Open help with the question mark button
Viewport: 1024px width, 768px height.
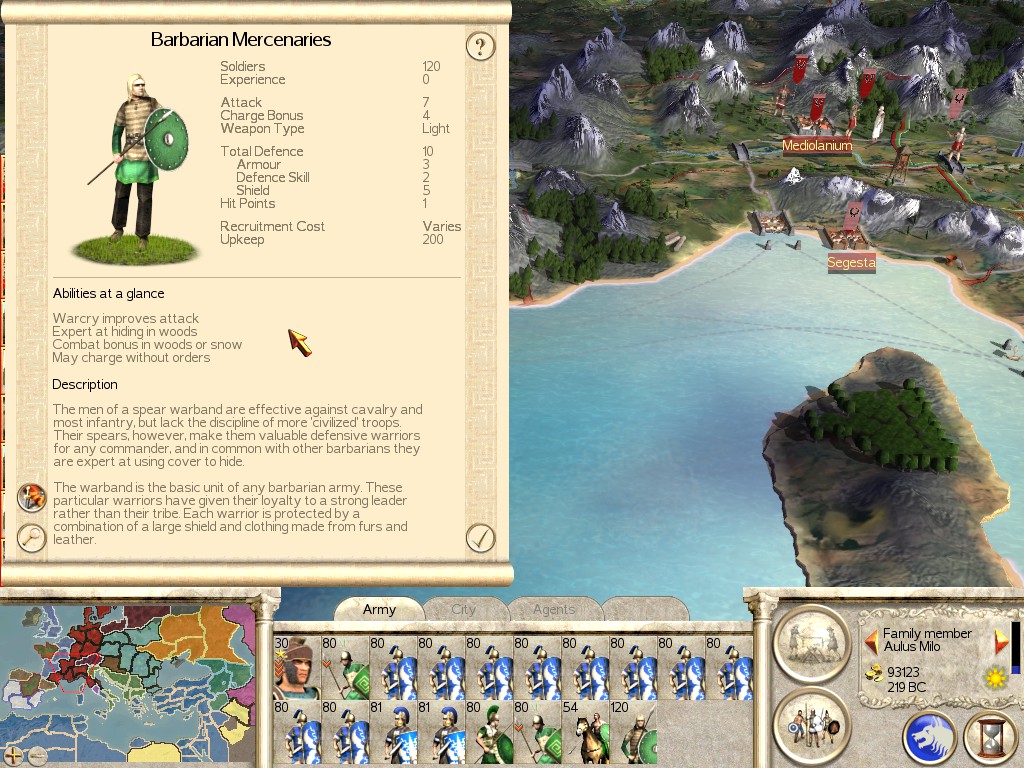pyautogui.click(x=481, y=46)
